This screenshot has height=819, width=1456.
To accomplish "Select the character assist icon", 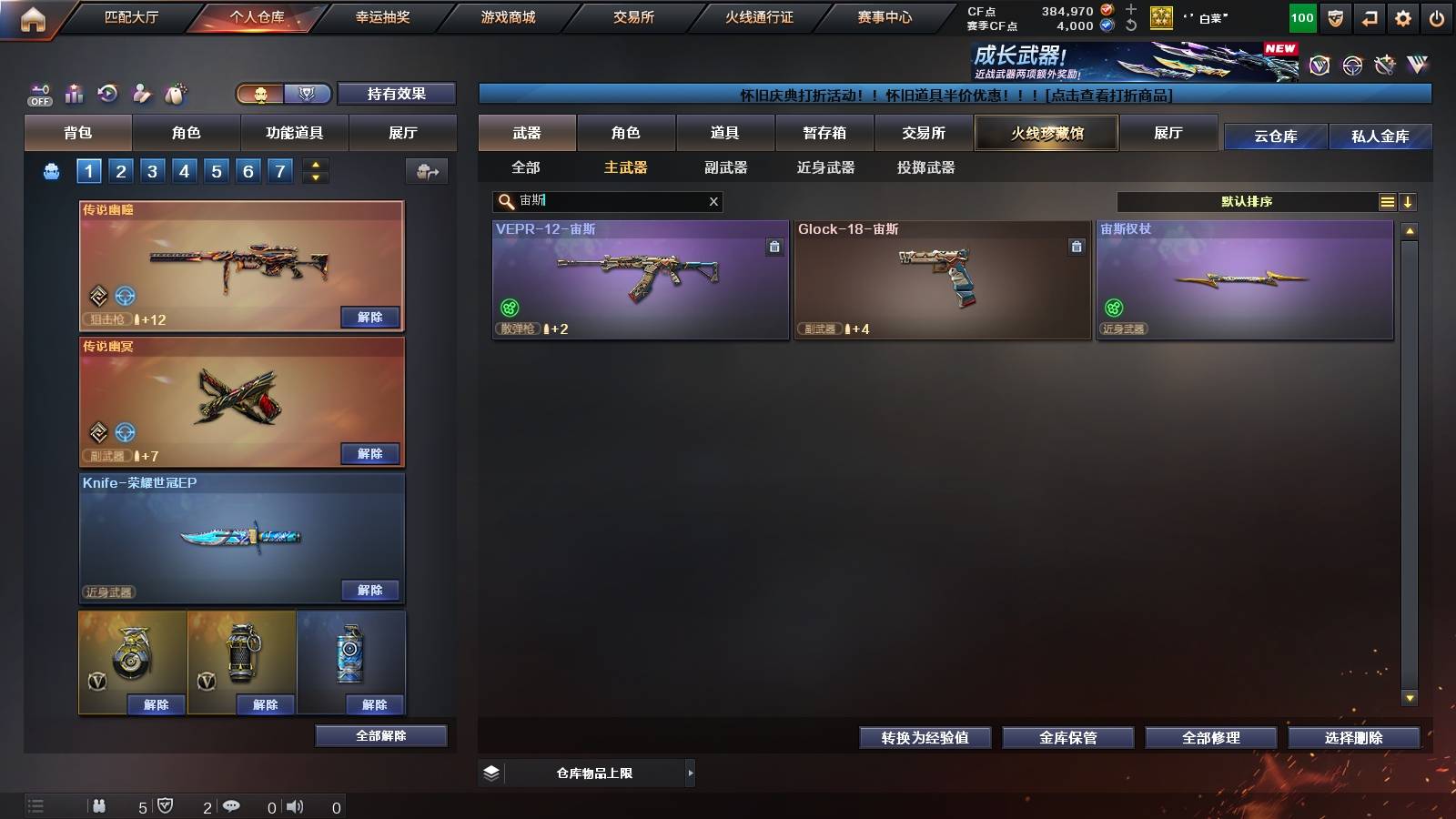I will point(142,93).
